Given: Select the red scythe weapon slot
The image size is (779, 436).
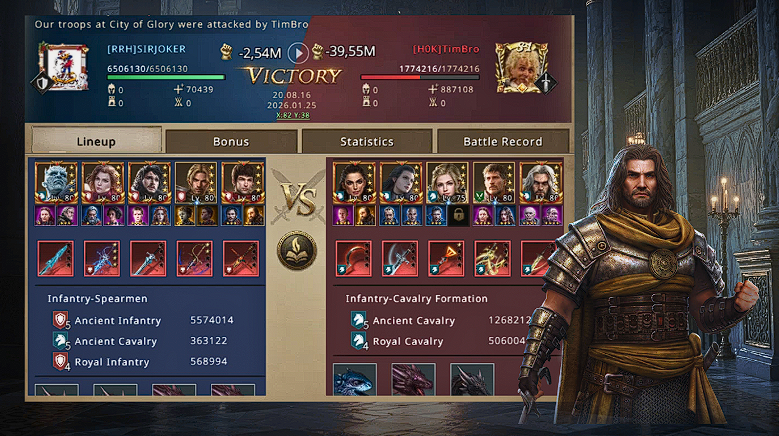Looking at the screenshot, I should pyautogui.click(x=353, y=258).
